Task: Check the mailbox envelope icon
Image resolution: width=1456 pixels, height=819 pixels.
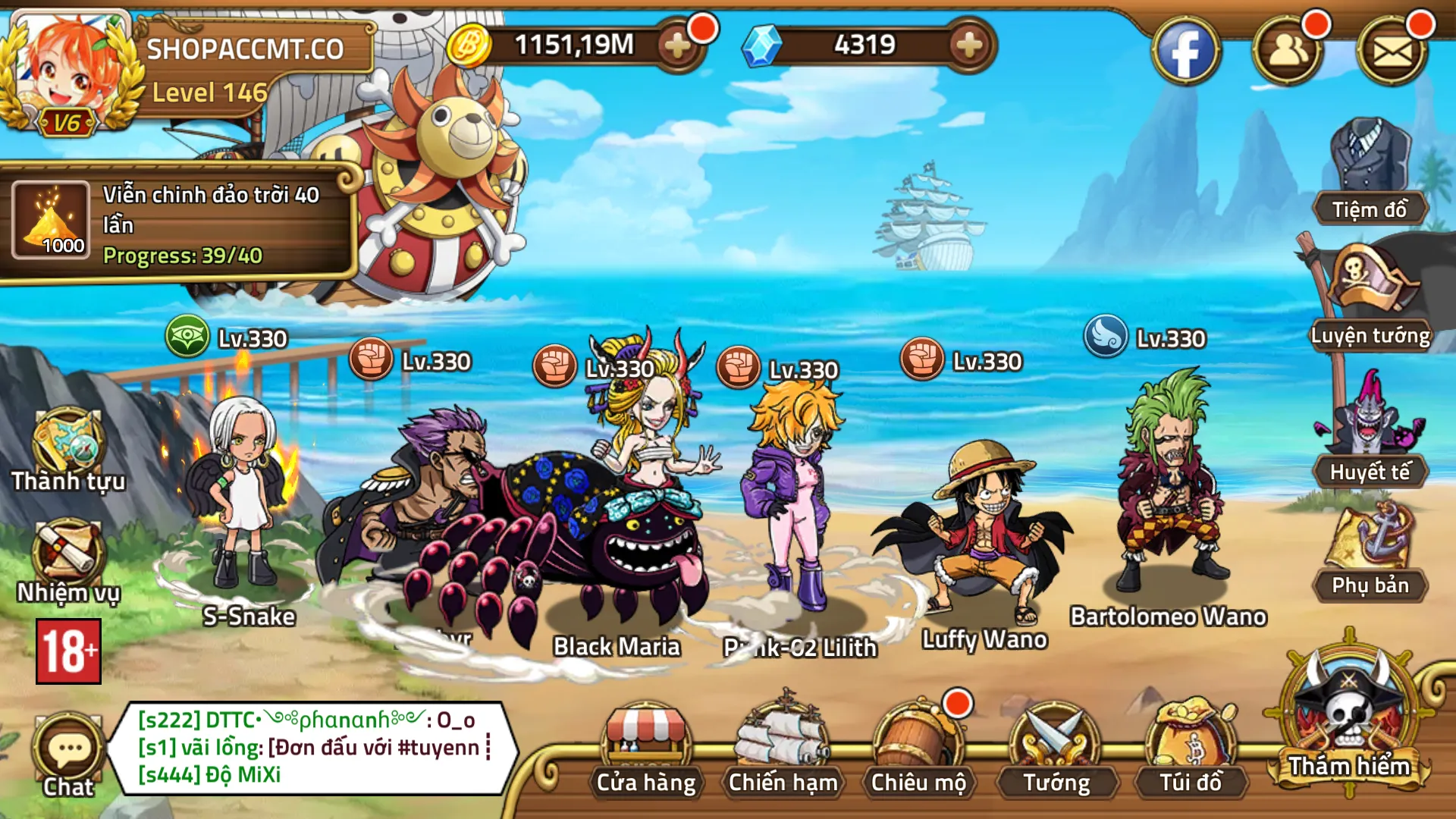Action: tap(1392, 52)
